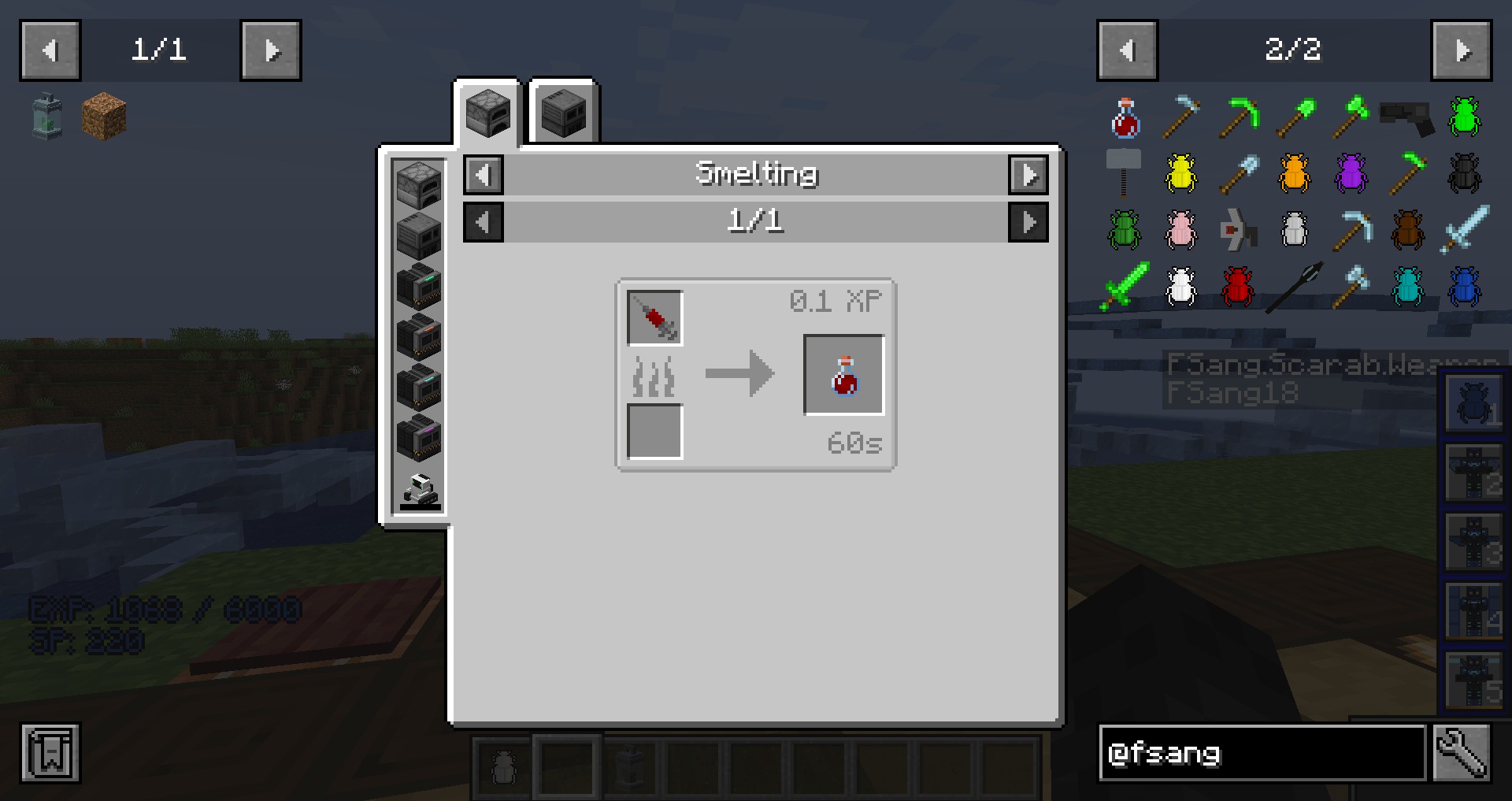Switch to the furnace Smelting tab
The image size is (1512, 801).
(487, 113)
